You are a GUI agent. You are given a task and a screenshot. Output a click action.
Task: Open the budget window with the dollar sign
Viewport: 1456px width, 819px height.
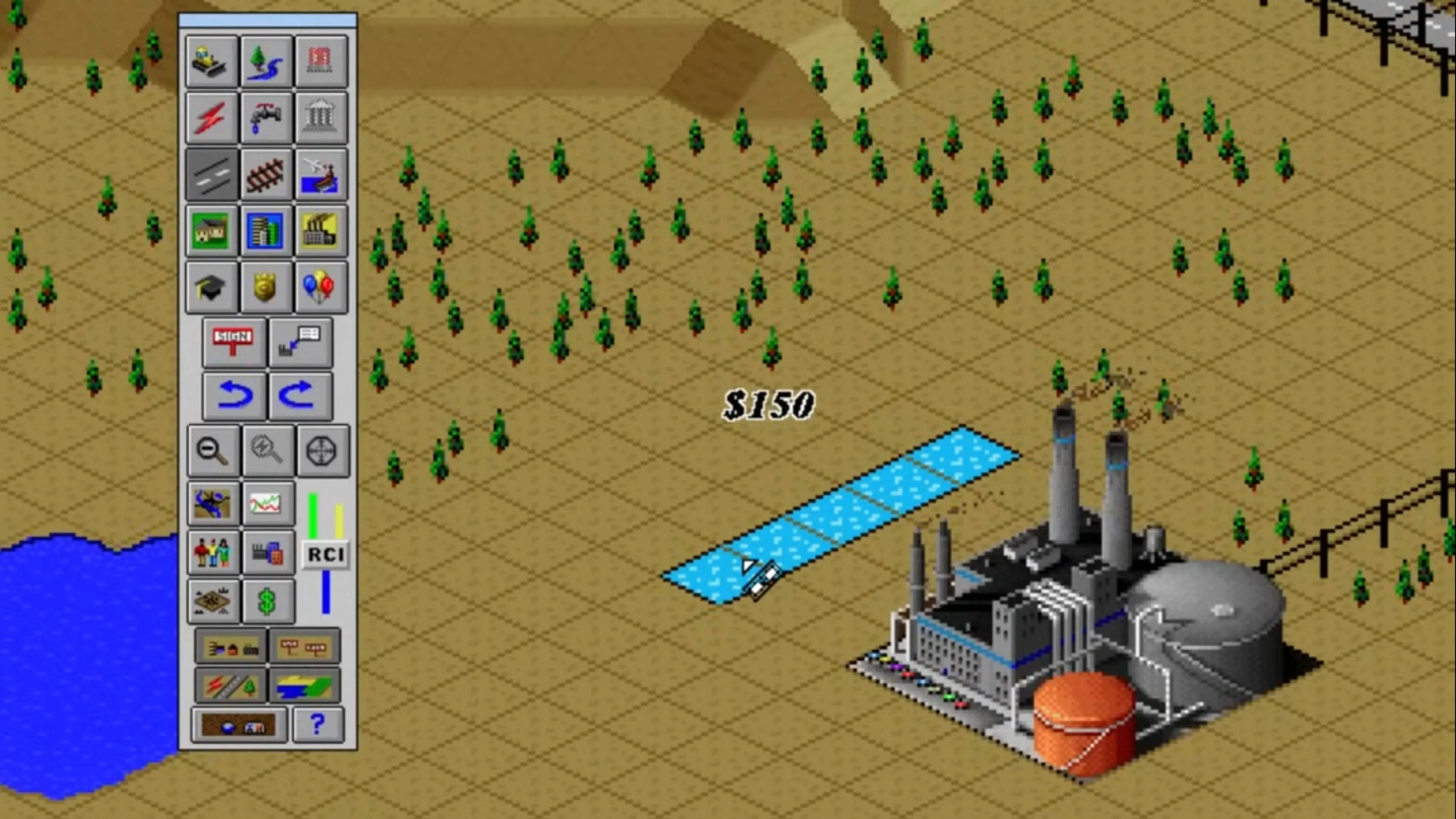tap(267, 601)
